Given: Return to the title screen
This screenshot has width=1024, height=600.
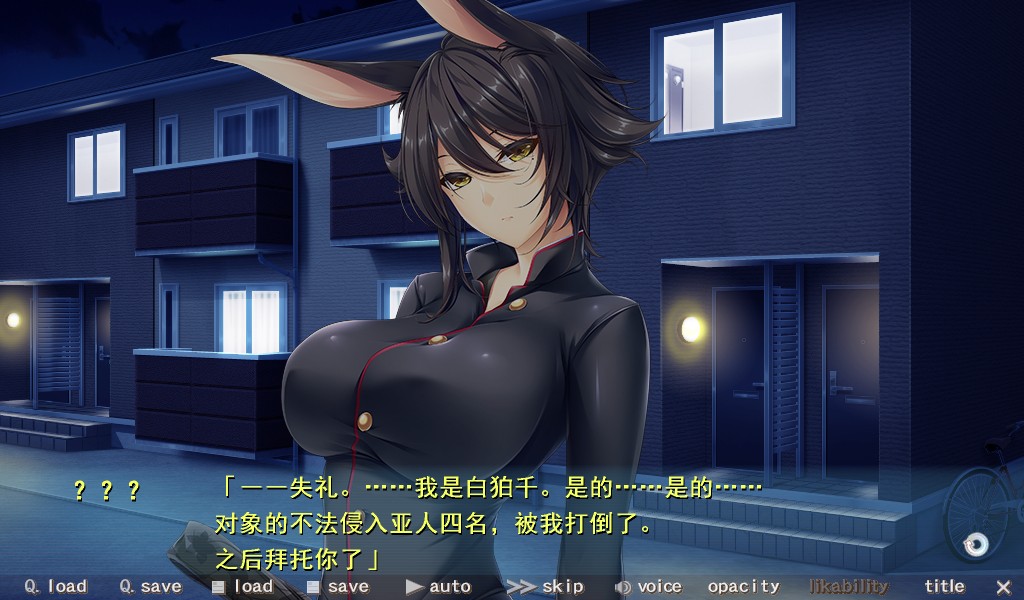Looking at the screenshot, I should click(944, 587).
